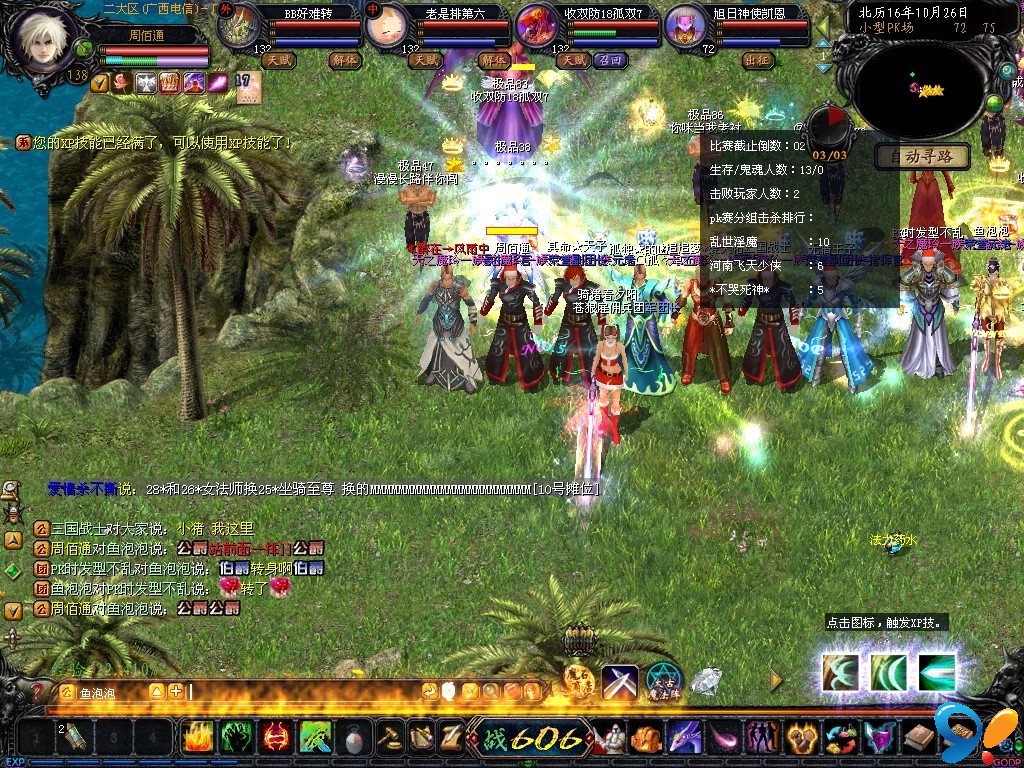Use the green hand skill icon
Image resolution: width=1024 pixels, height=768 pixels.
[x=237, y=738]
